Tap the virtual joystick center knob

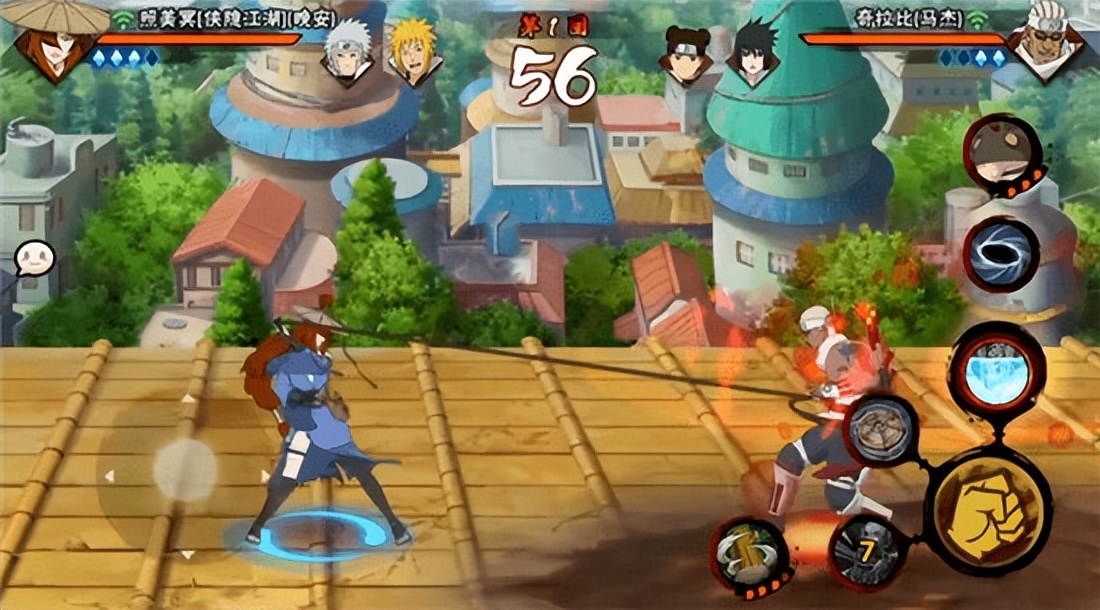(184, 471)
